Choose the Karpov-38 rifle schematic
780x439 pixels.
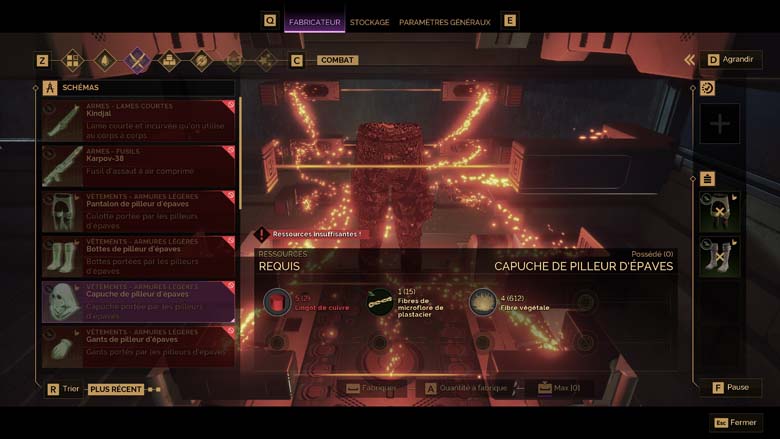click(138, 165)
